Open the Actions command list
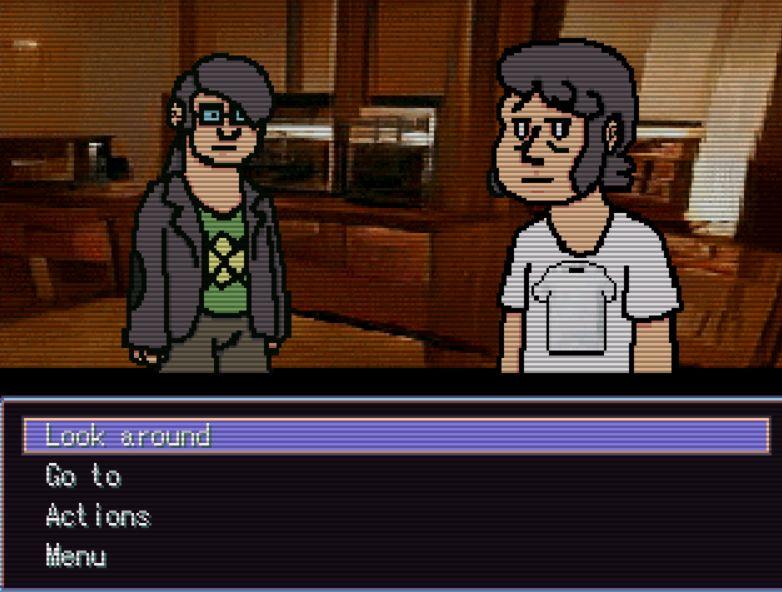Screen dimensions: 782x592 (98, 516)
